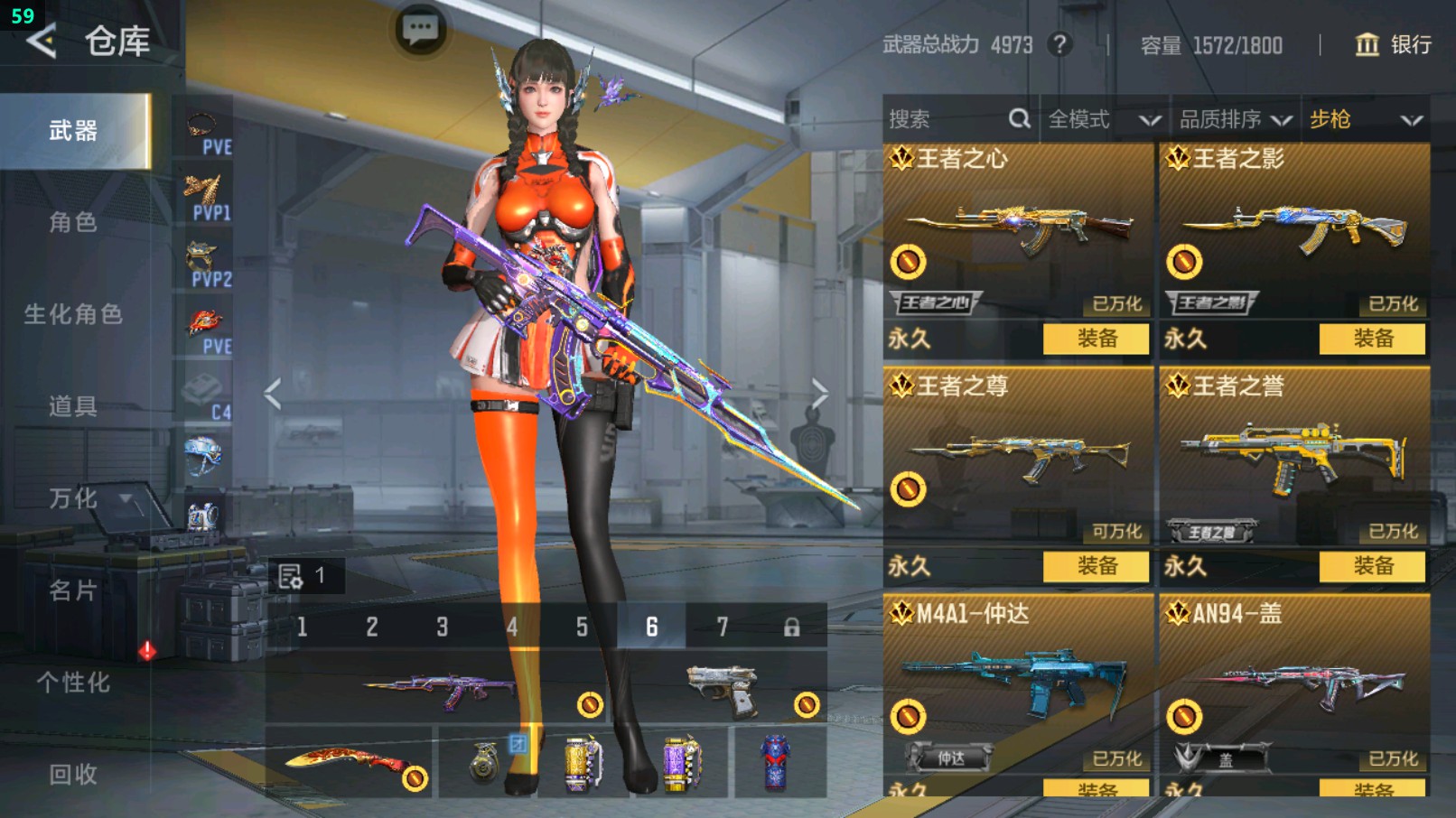
Task: Open the 名片 section
Action: pyautogui.click(x=73, y=590)
